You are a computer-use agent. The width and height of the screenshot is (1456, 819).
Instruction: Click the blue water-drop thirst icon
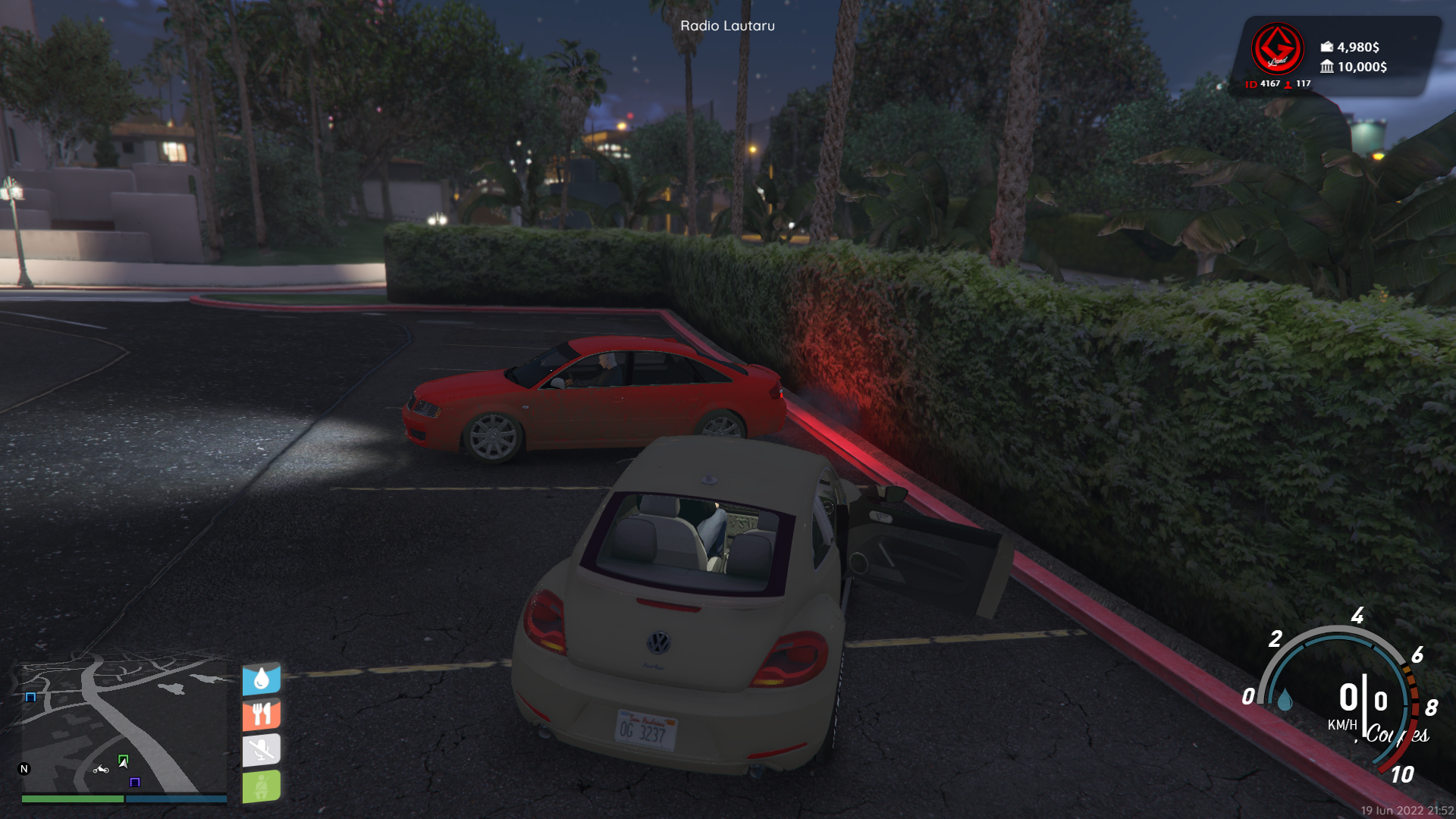pos(262,679)
